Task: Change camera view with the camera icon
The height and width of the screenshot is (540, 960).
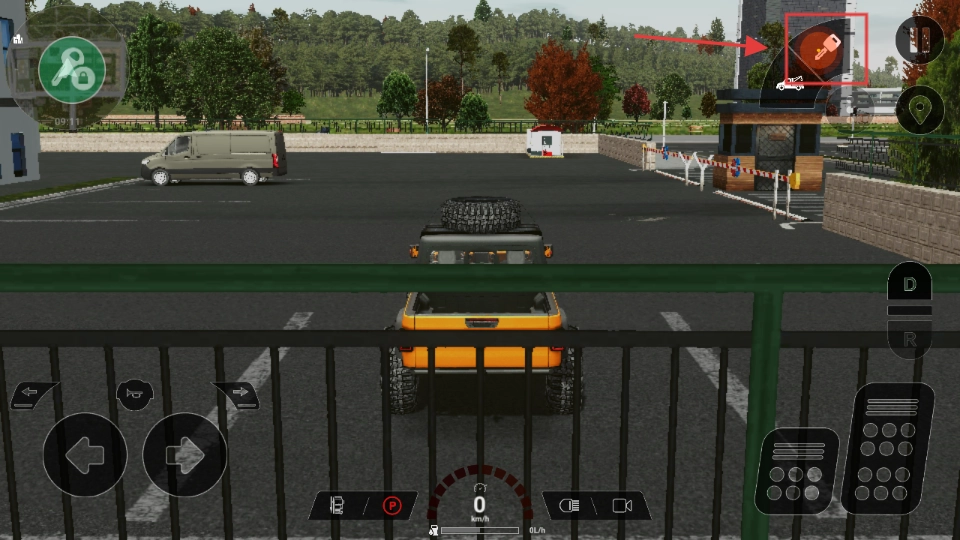Action: (622, 506)
